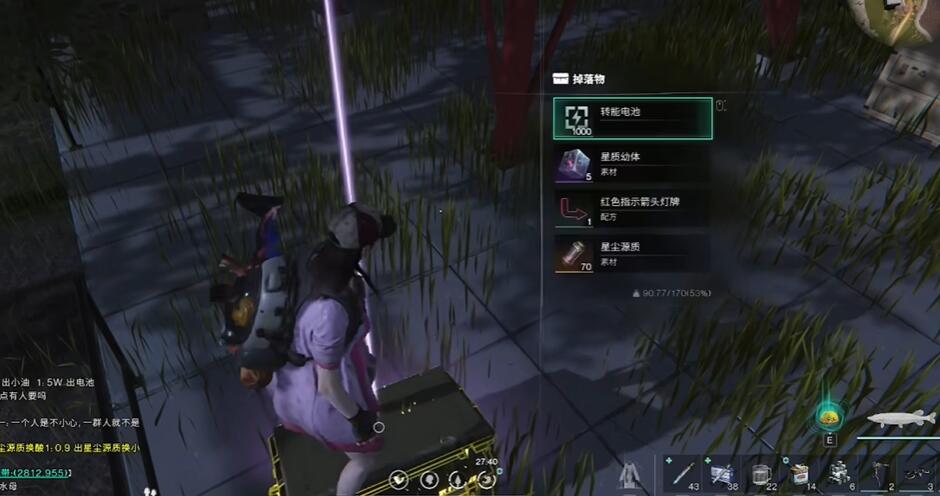Select the hotbar slot with count 43
This screenshot has height=496, width=940.
click(683, 473)
